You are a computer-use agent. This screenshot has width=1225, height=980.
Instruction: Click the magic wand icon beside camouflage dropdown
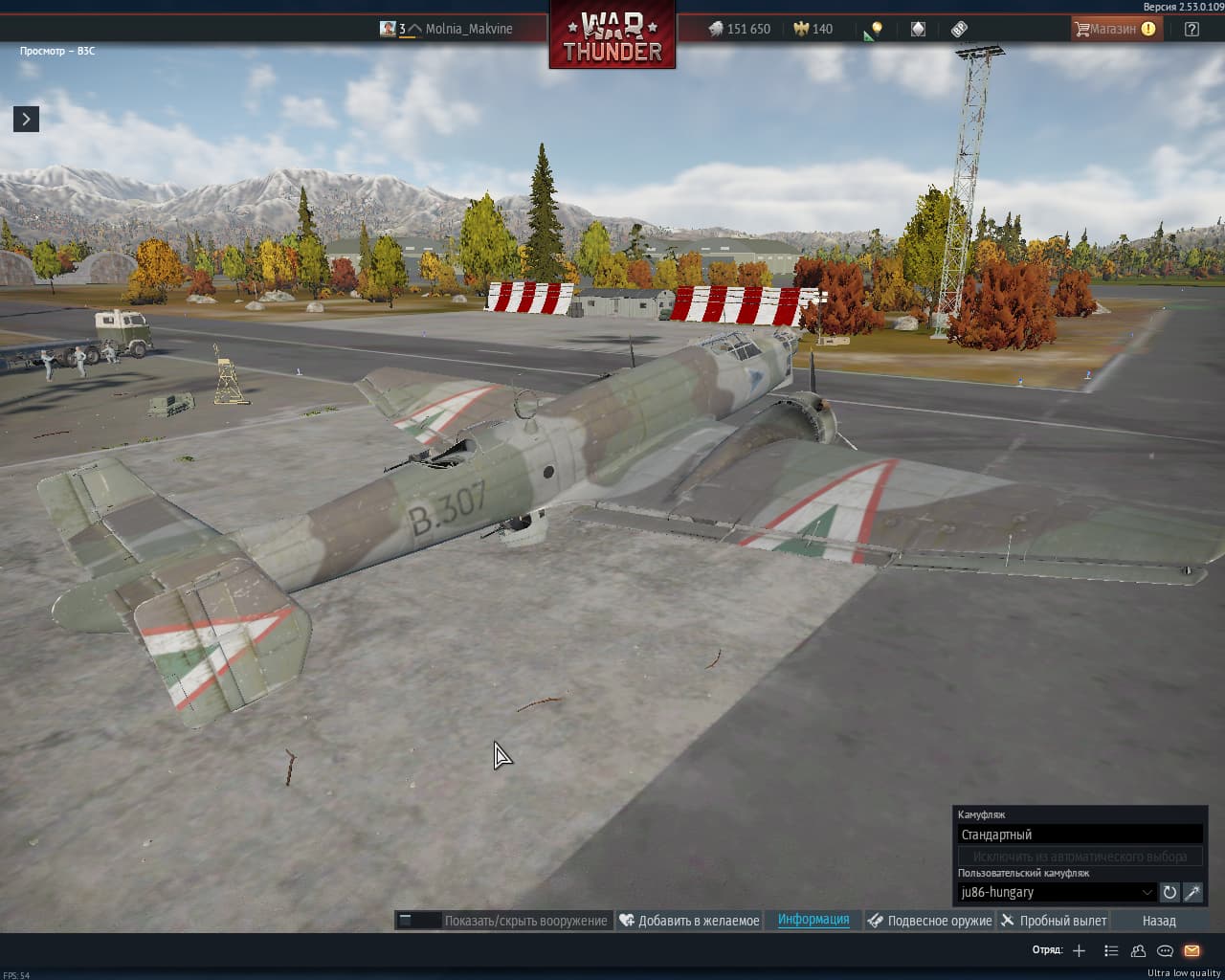(1192, 892)
